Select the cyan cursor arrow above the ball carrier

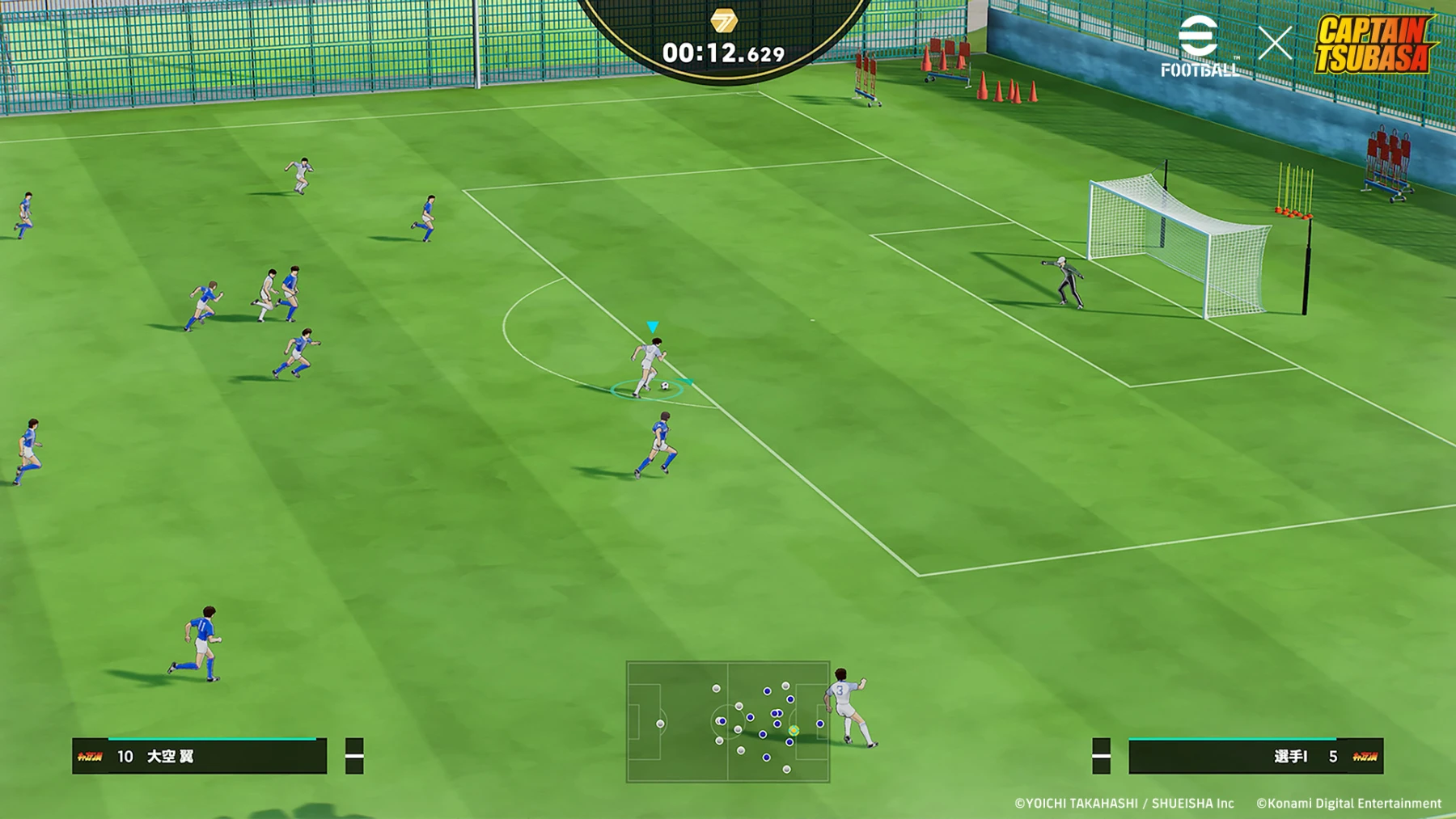[x=652, y=324]
